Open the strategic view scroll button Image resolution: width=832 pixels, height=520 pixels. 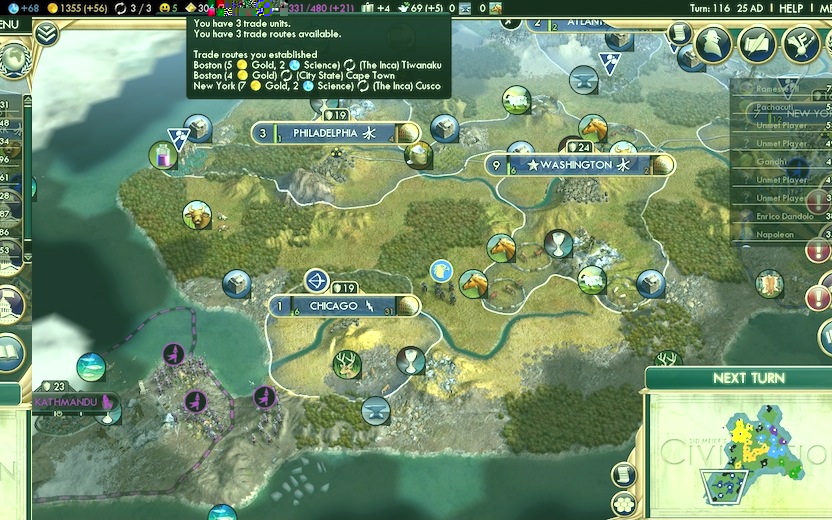(x=625, y=474)
